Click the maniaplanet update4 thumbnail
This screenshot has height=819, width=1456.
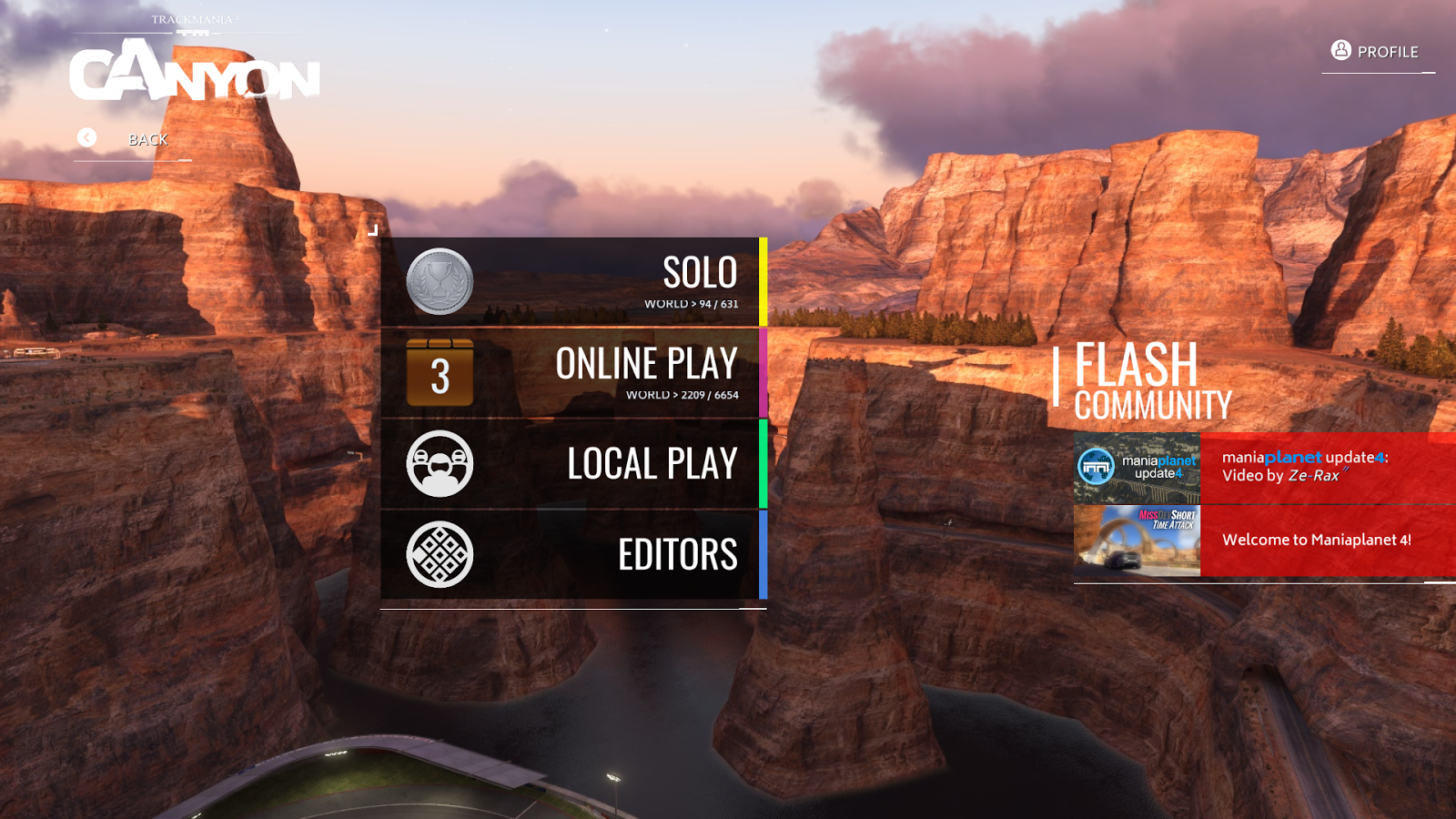1137,468
